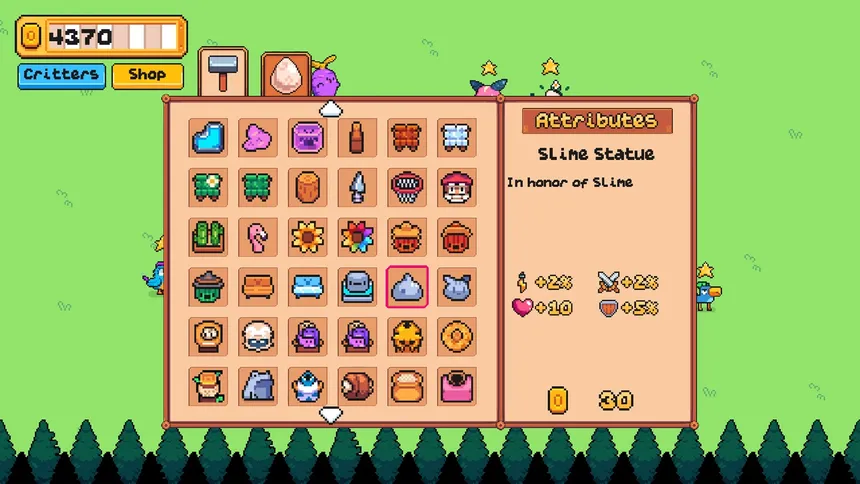Select the light blue sofa item
The image size is (860, 484).
coord(308,286)
